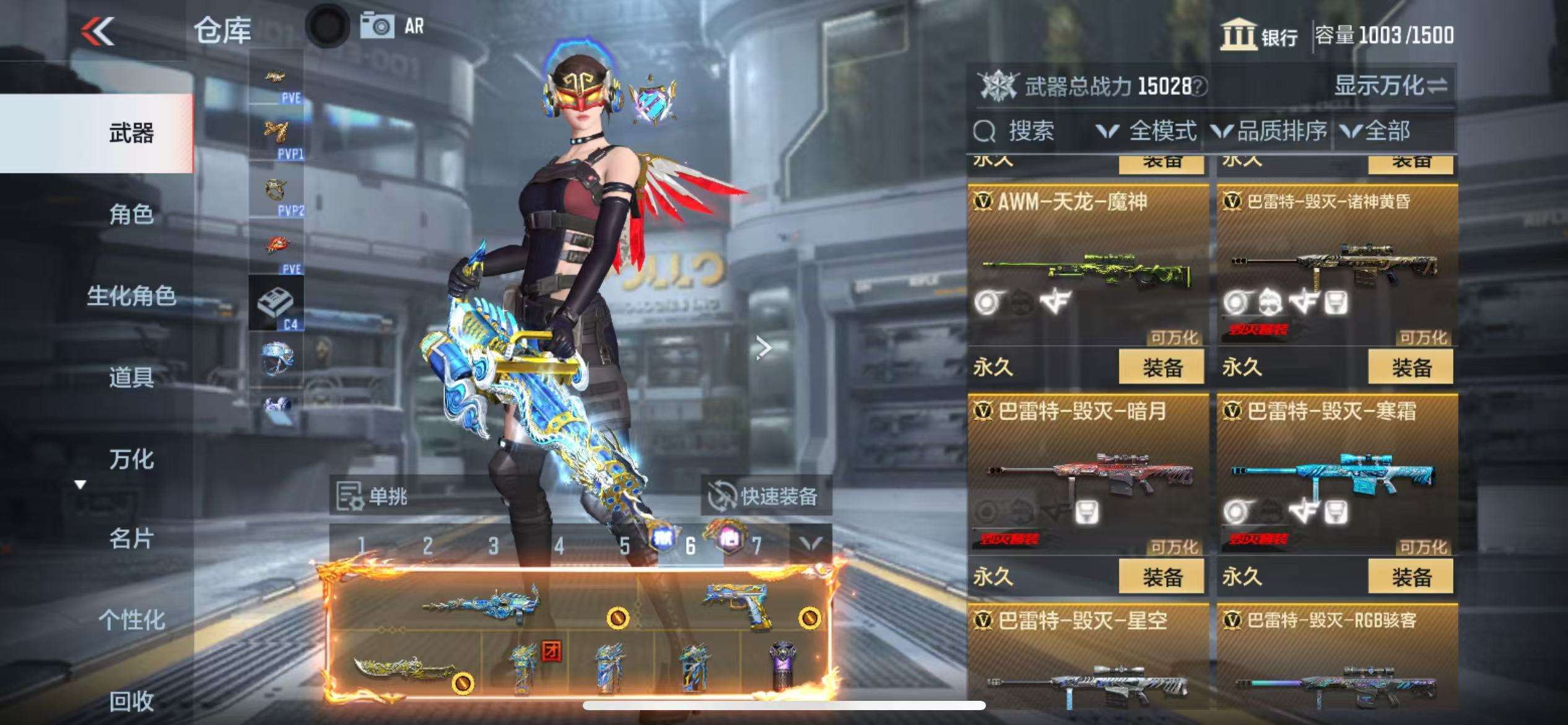The image size is (1568, 725).
Task: Click the 搜索 search field
Action: tap(1030, 131)
